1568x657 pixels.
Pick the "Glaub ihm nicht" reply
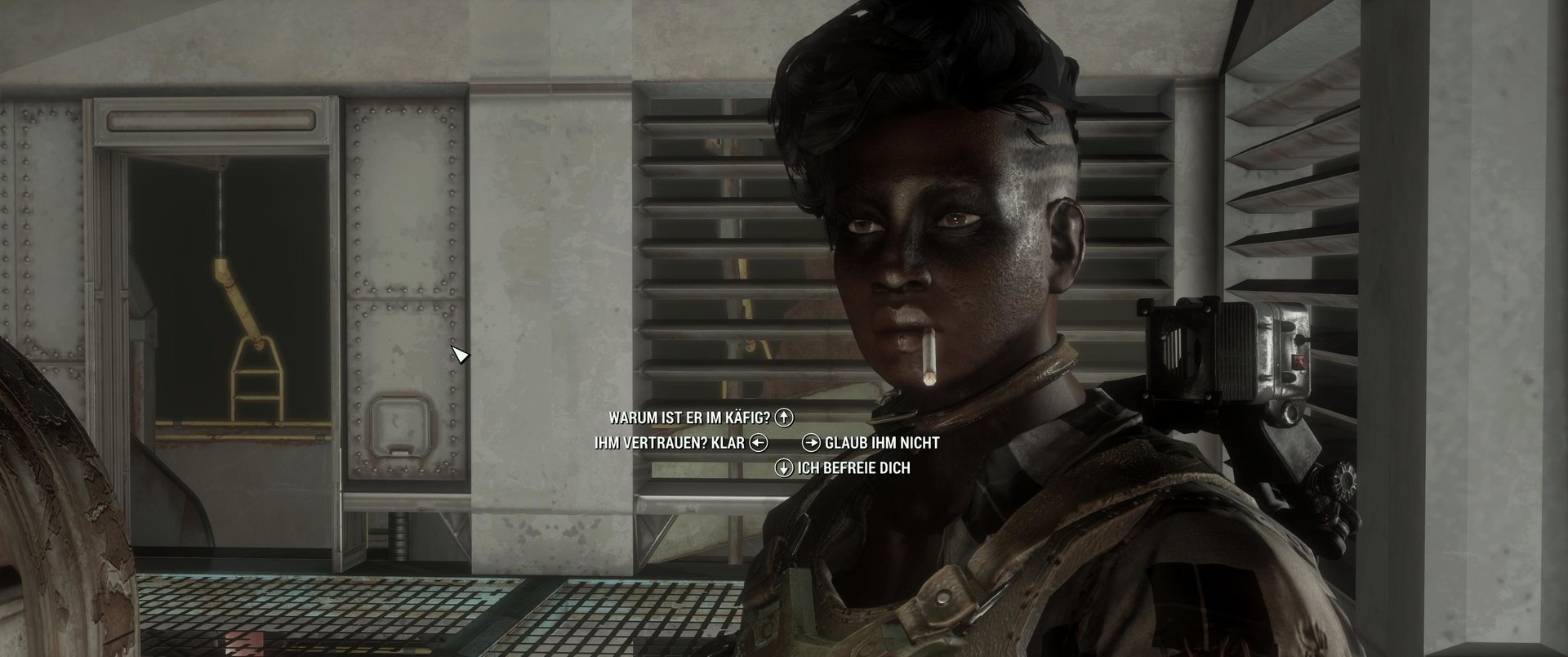pos(882,444)
